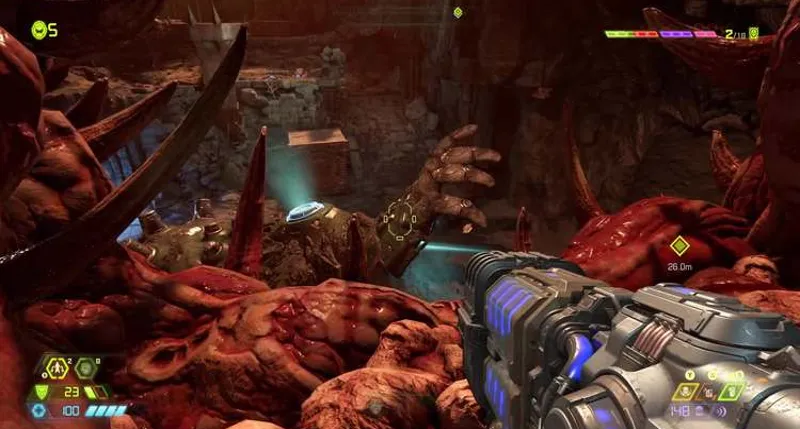Viewport: 800px width, 429px height.
Task: Click the green extra lives helmet icon
Action: (39, 29)
